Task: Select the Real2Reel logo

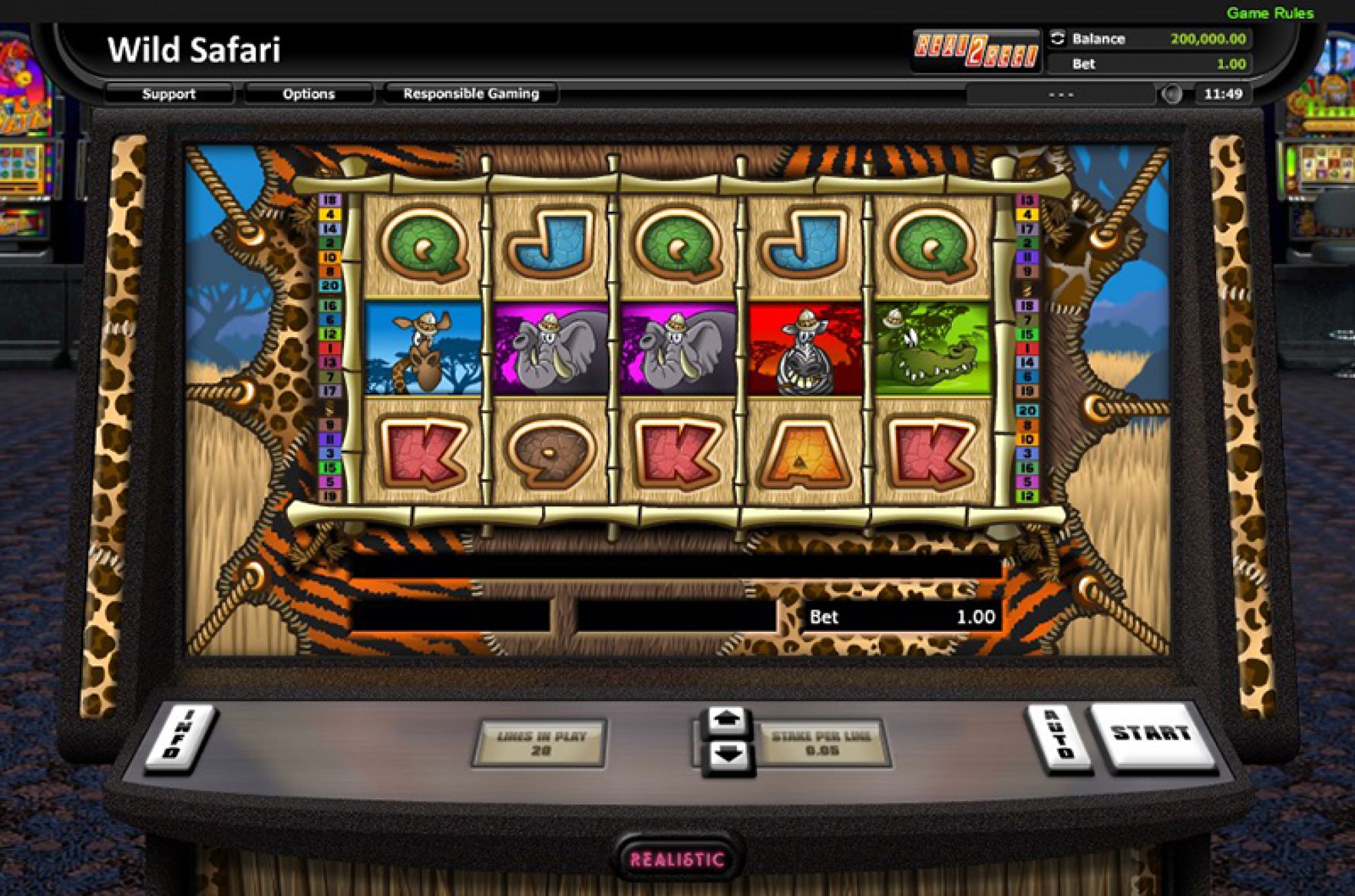Action: click(x=976, y=50)
